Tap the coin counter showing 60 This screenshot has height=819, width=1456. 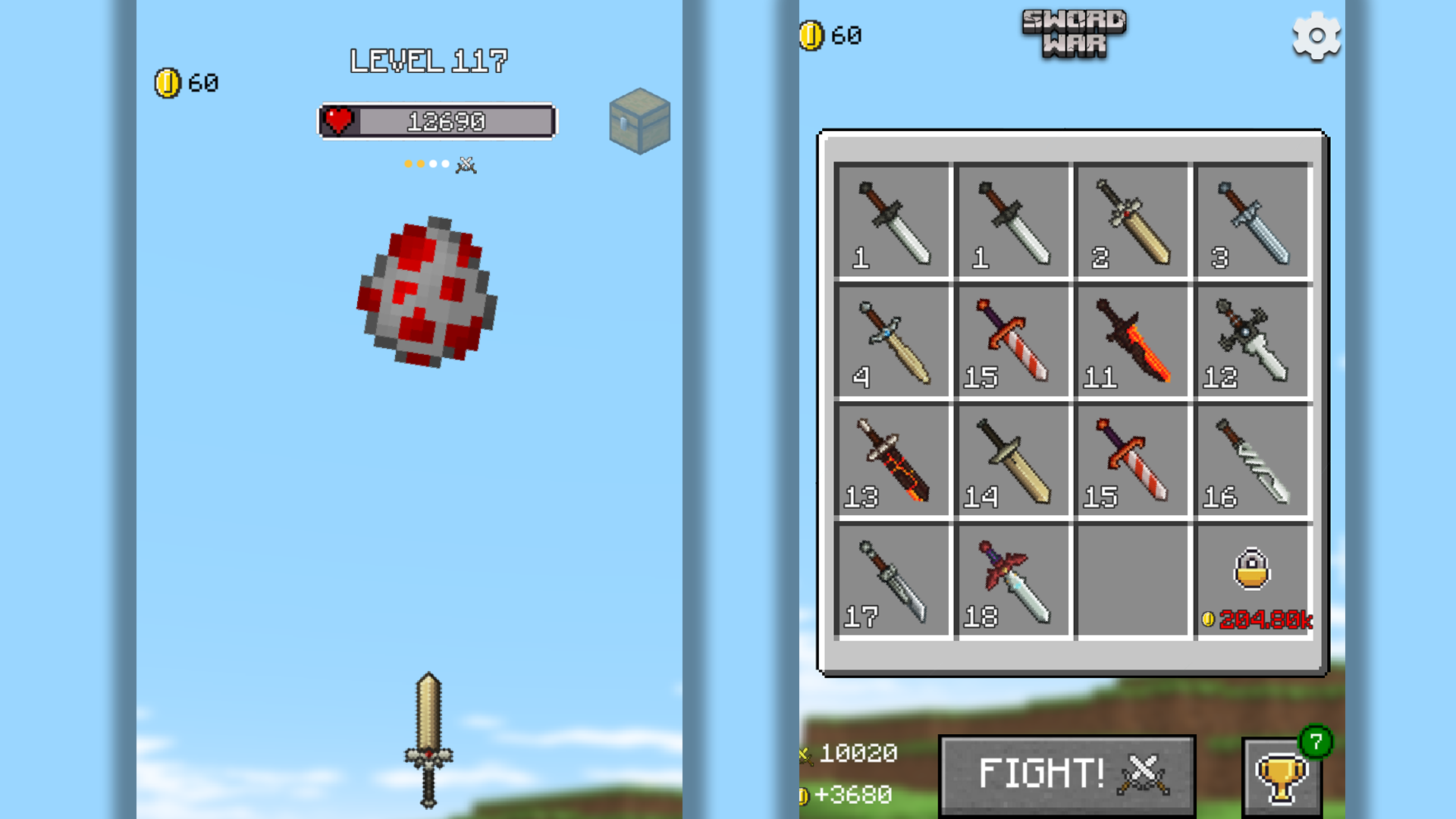coord(186,82)
